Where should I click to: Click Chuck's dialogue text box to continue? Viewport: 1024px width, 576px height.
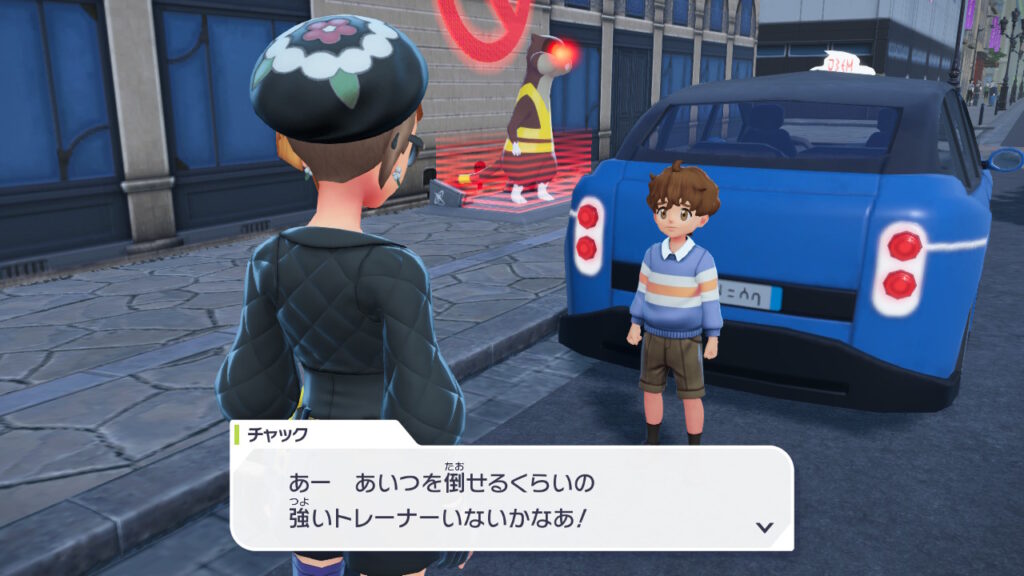pyautogui.click(x=510, y=498)
